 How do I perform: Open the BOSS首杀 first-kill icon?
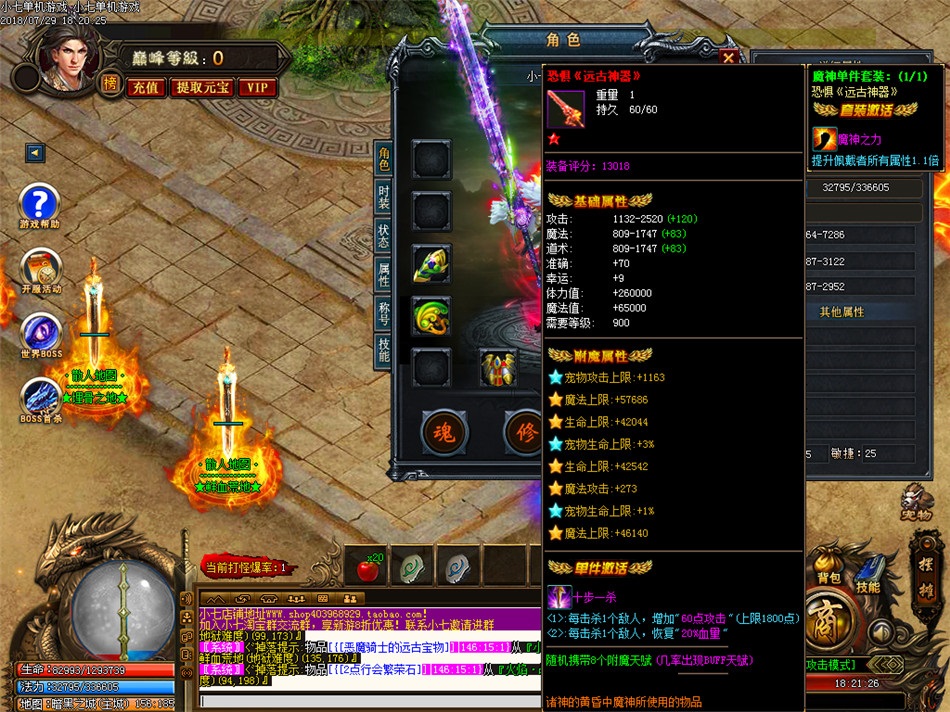click(x=41, y=397)
